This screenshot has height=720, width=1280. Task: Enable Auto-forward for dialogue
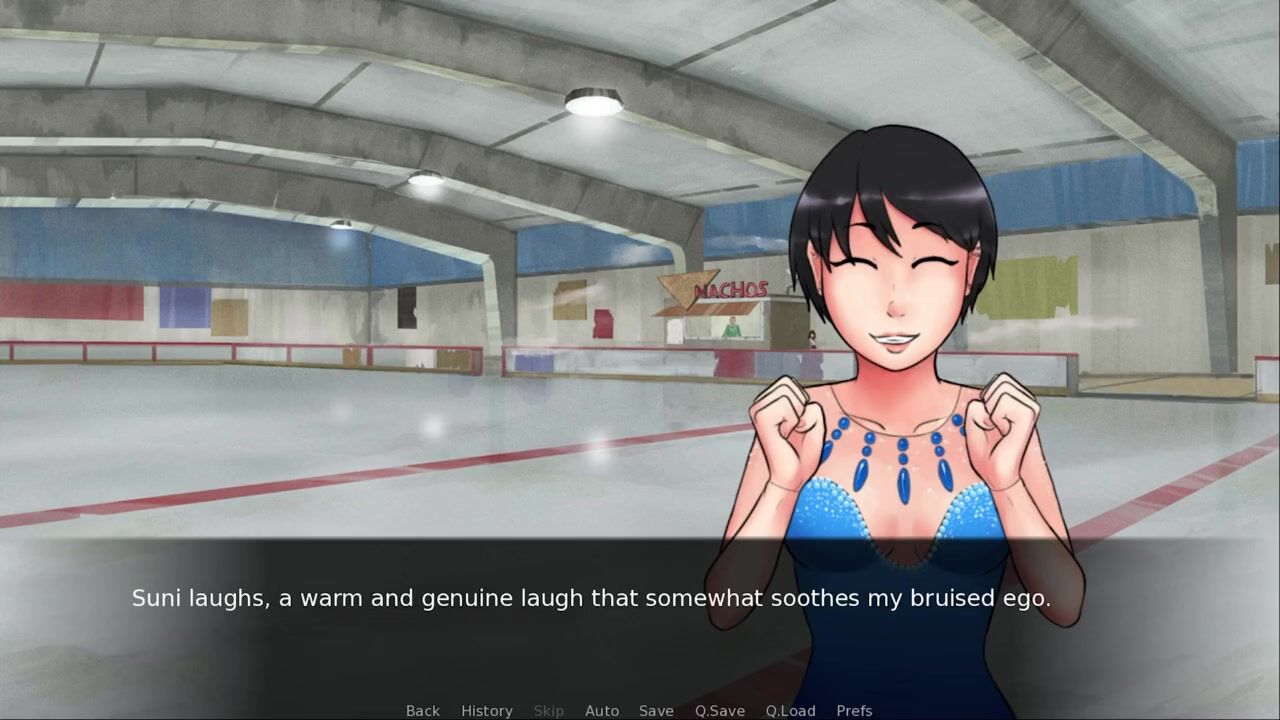pos(602,710)
